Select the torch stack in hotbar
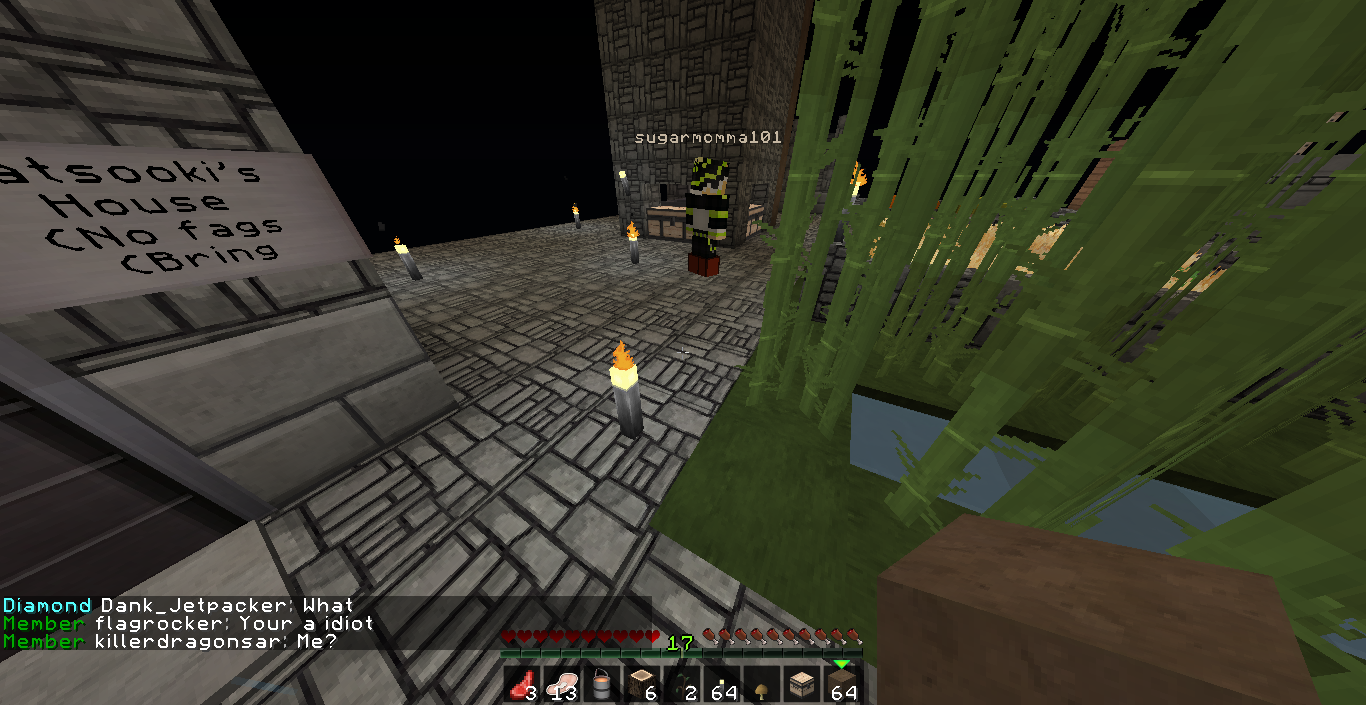 [723, 685]
